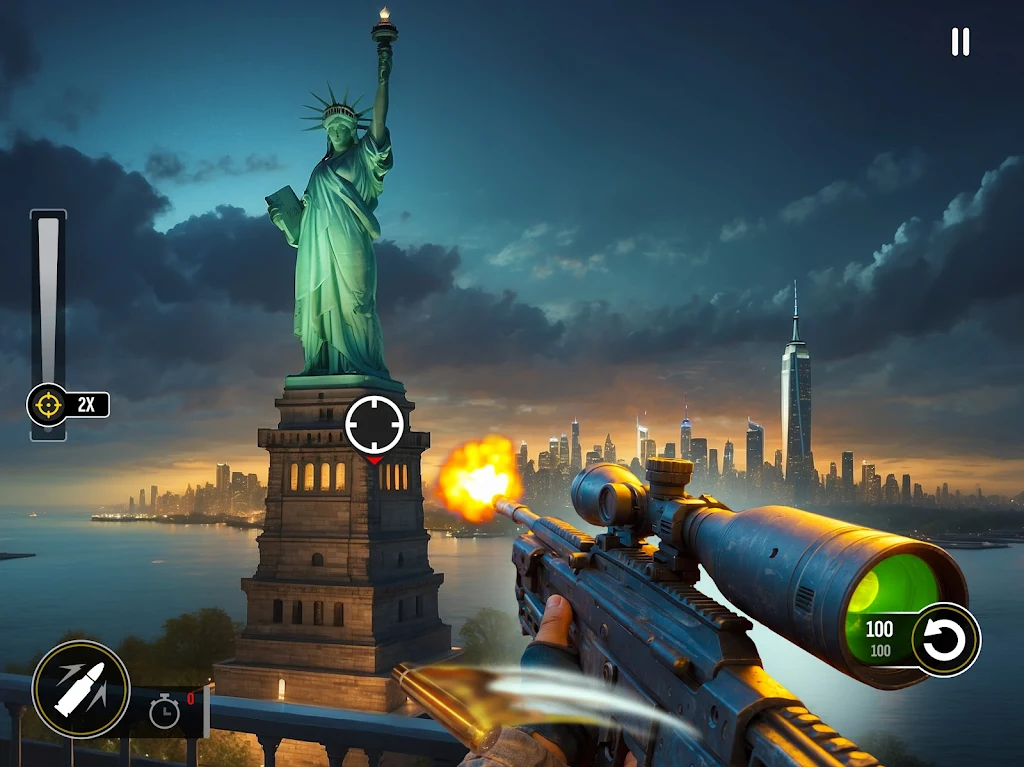This screenshot has width=1024, height=767.
Task: Activate the stopwatch slow-time ability
Action: [165, 711]
